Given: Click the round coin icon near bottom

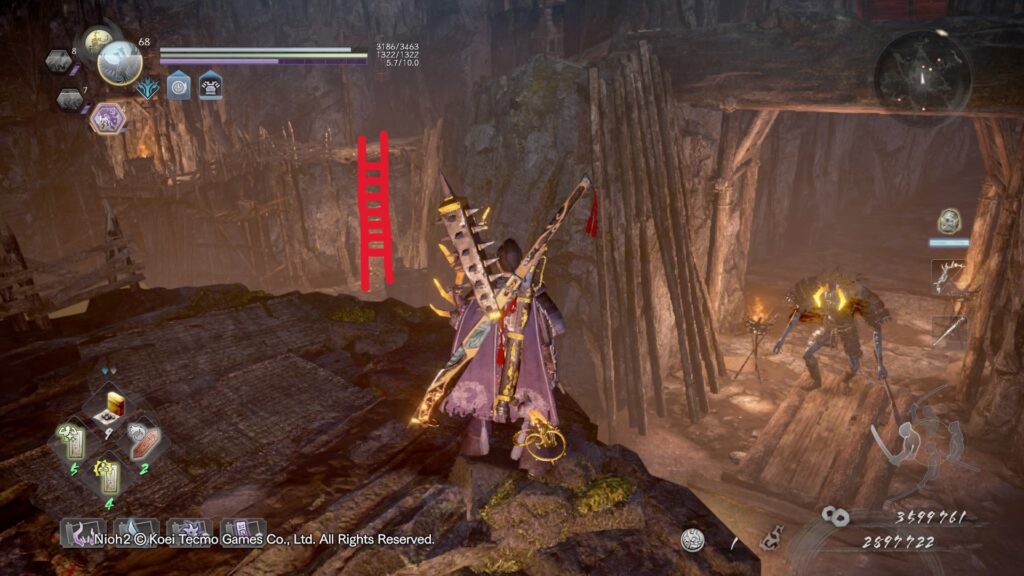Looking at the screenshot, I should pos(691,540).
